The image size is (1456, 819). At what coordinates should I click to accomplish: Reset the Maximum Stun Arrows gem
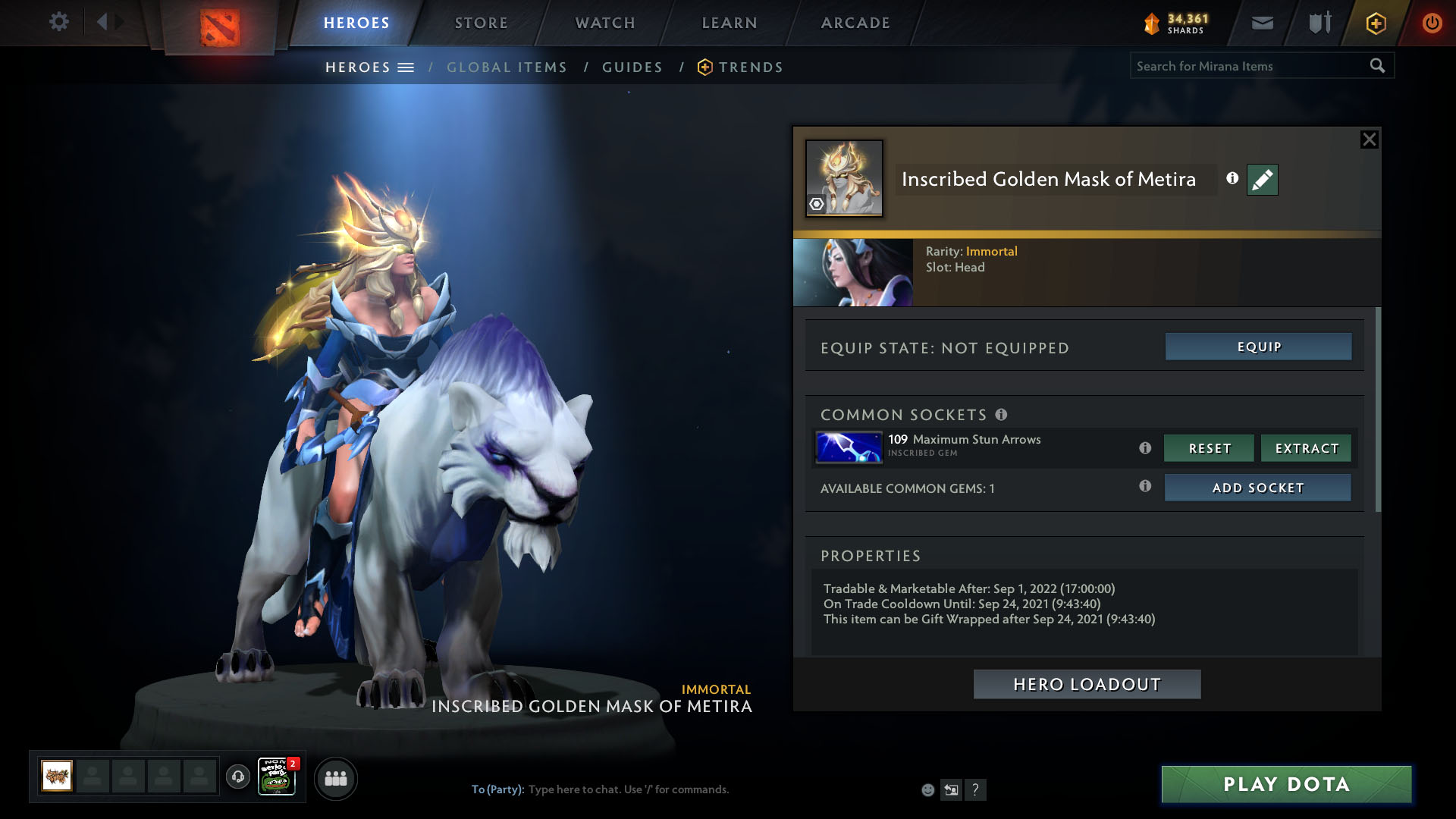click(1209, 448)
